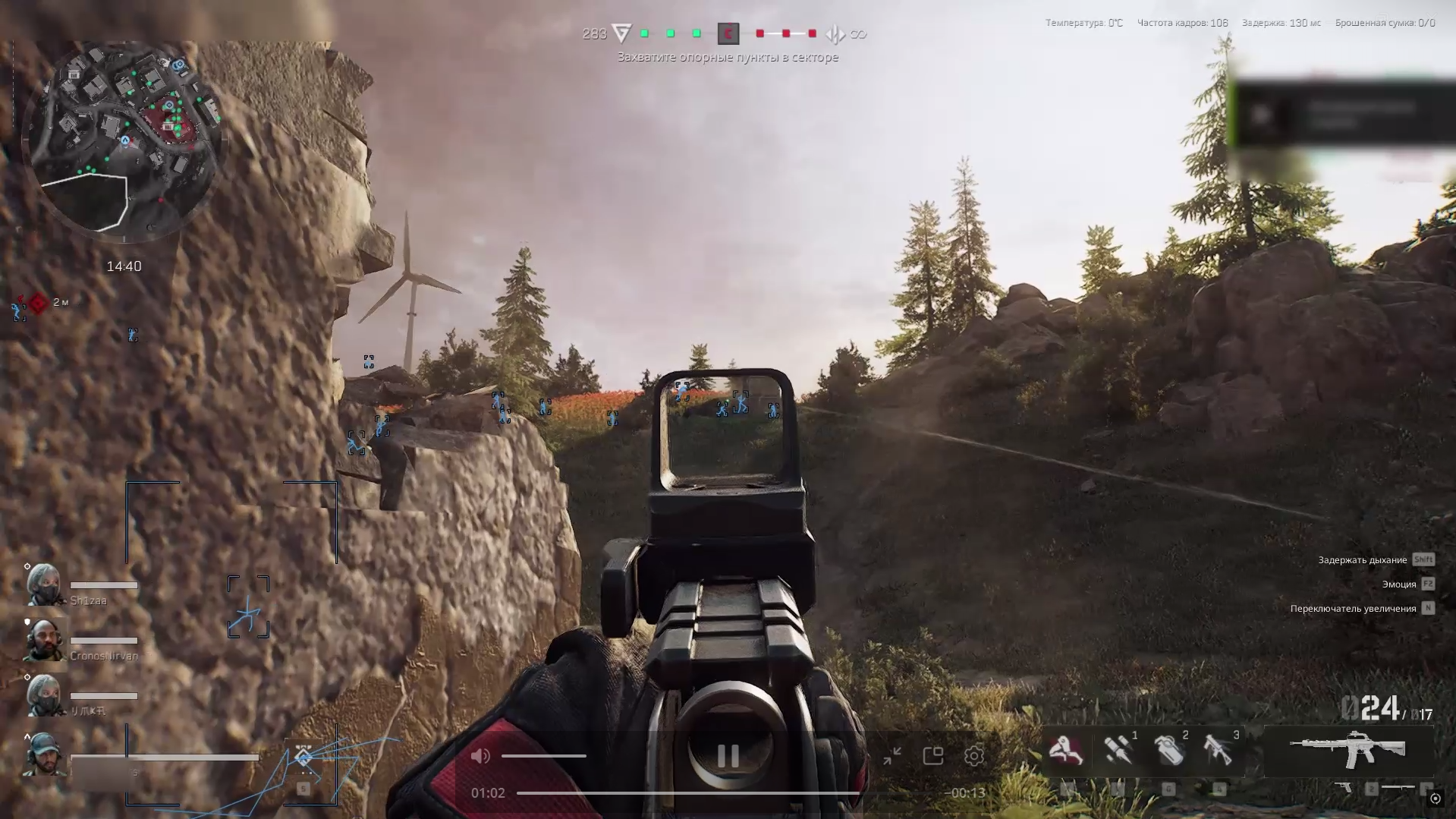Image resolution: width=1456 pixels, height=819 pixels.
Task: Select the pistol sidearm slot
Action: click(1343, 789)
